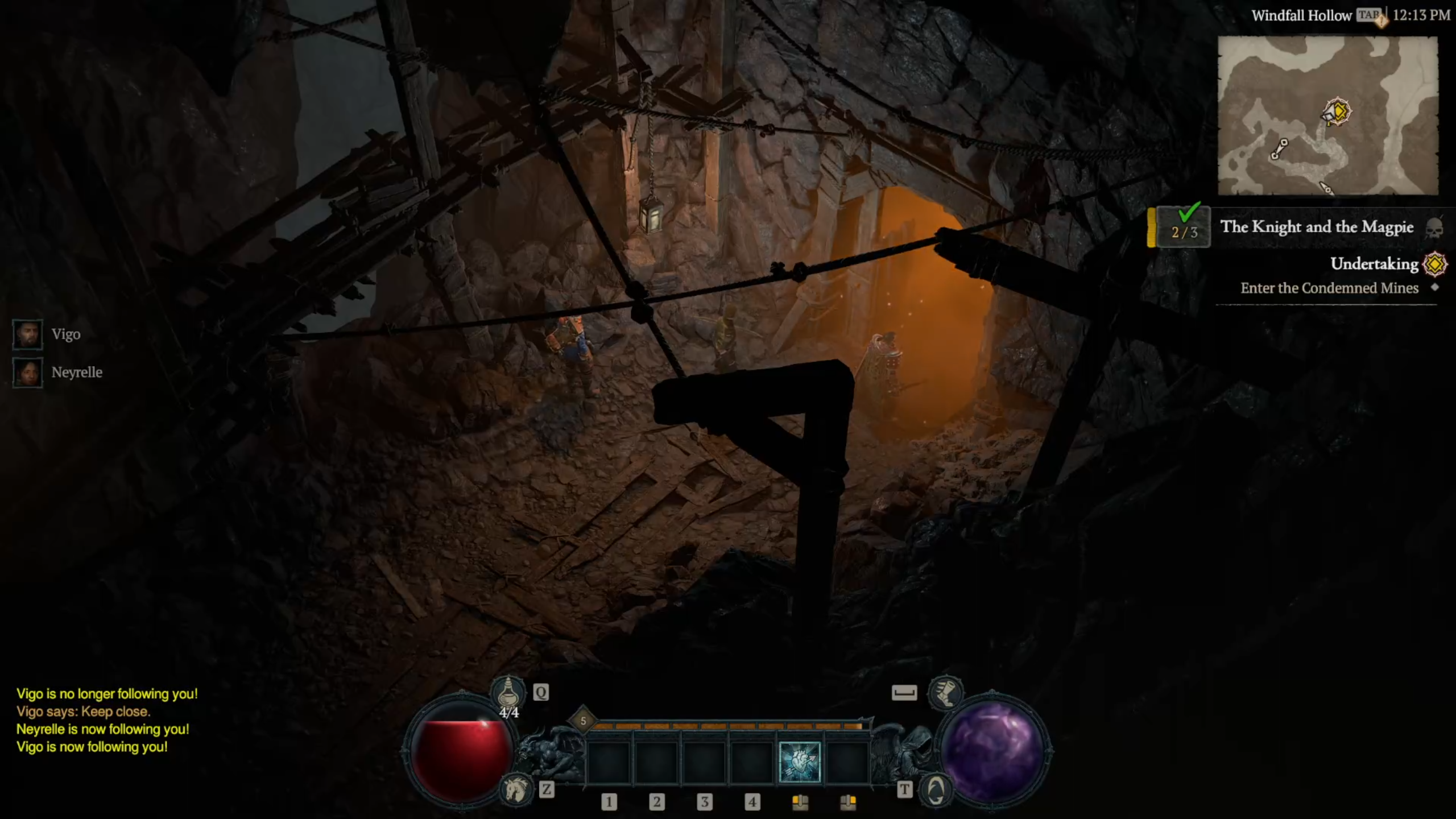Click the yellow quest marker on minimap
Screen dimensions: 1456x819
click(1337, 111)
